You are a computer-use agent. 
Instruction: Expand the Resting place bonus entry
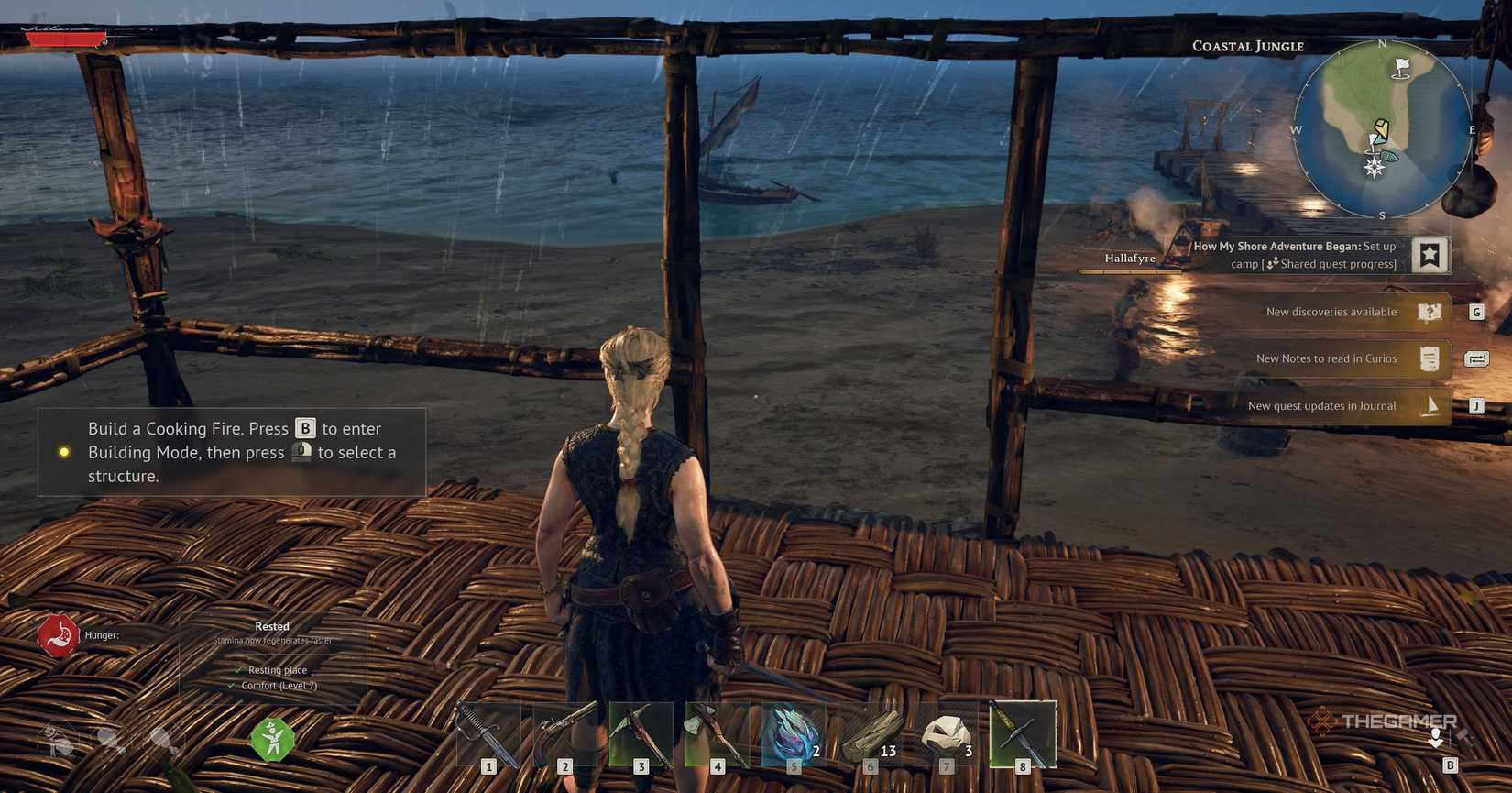click(x=277, y=670)
